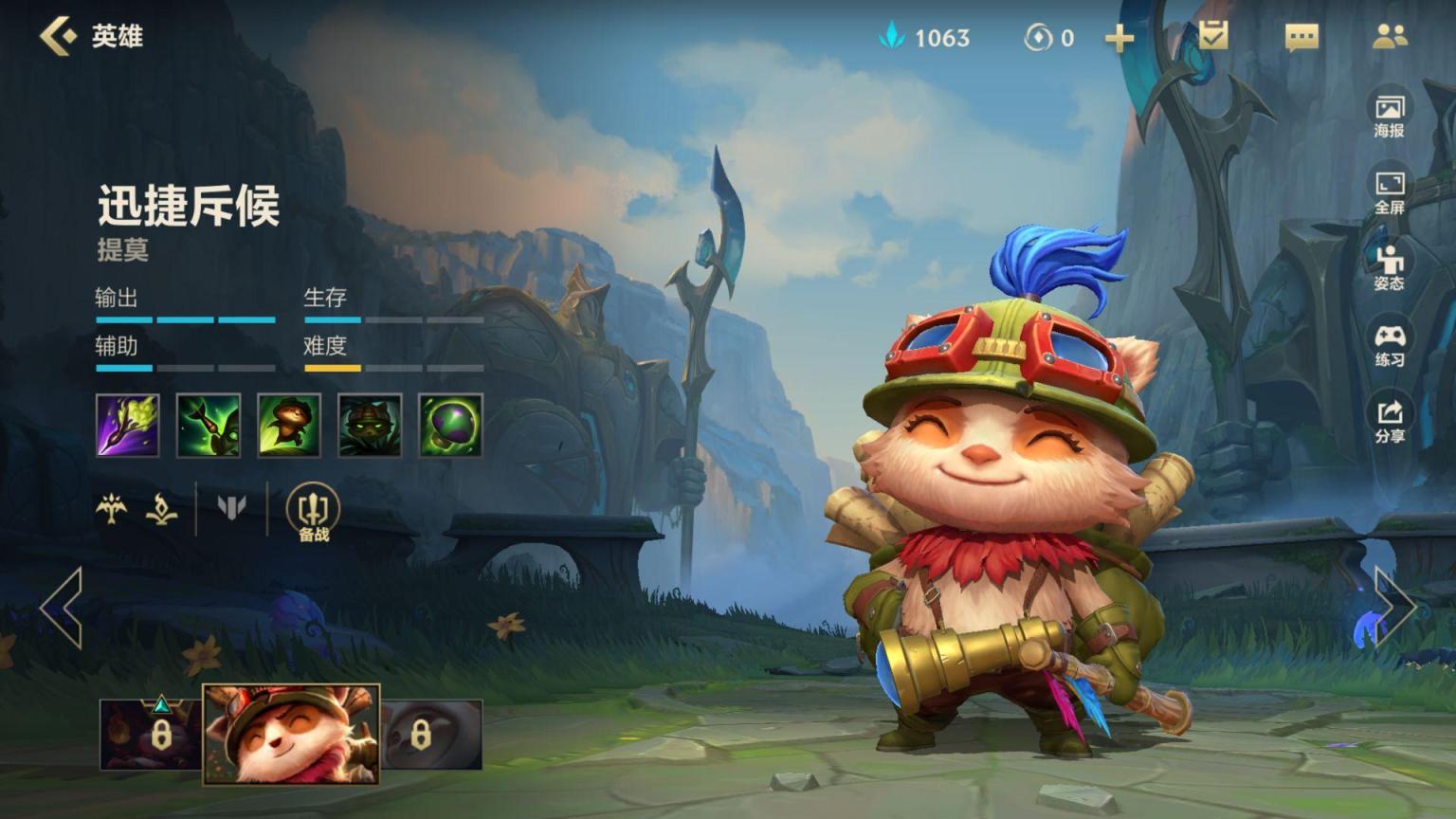Start 练习 practice mode
Screen dimensions: 1456x819
click(1390, 345)
